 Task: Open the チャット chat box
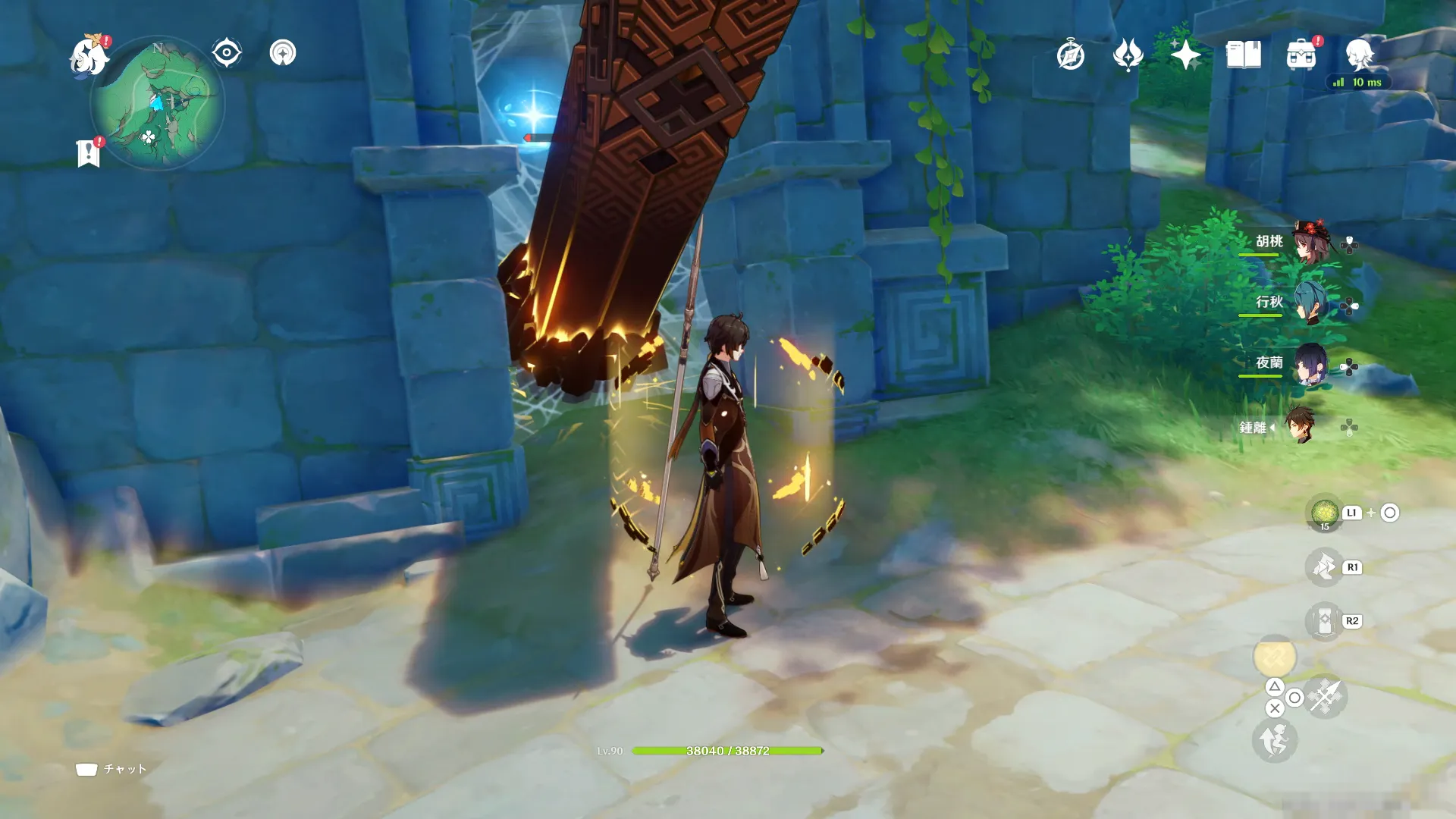point(111,769)
